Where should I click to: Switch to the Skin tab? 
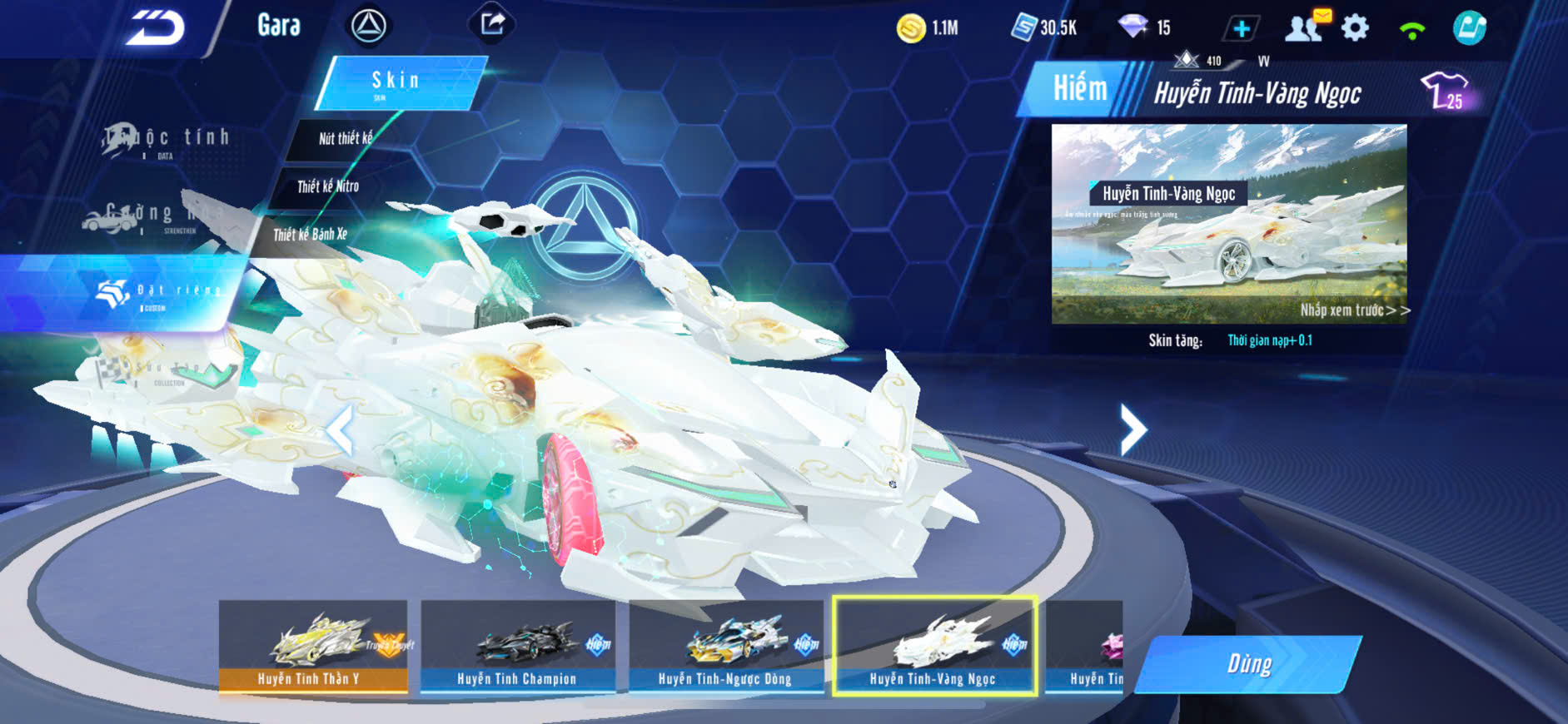coord(396,82)
